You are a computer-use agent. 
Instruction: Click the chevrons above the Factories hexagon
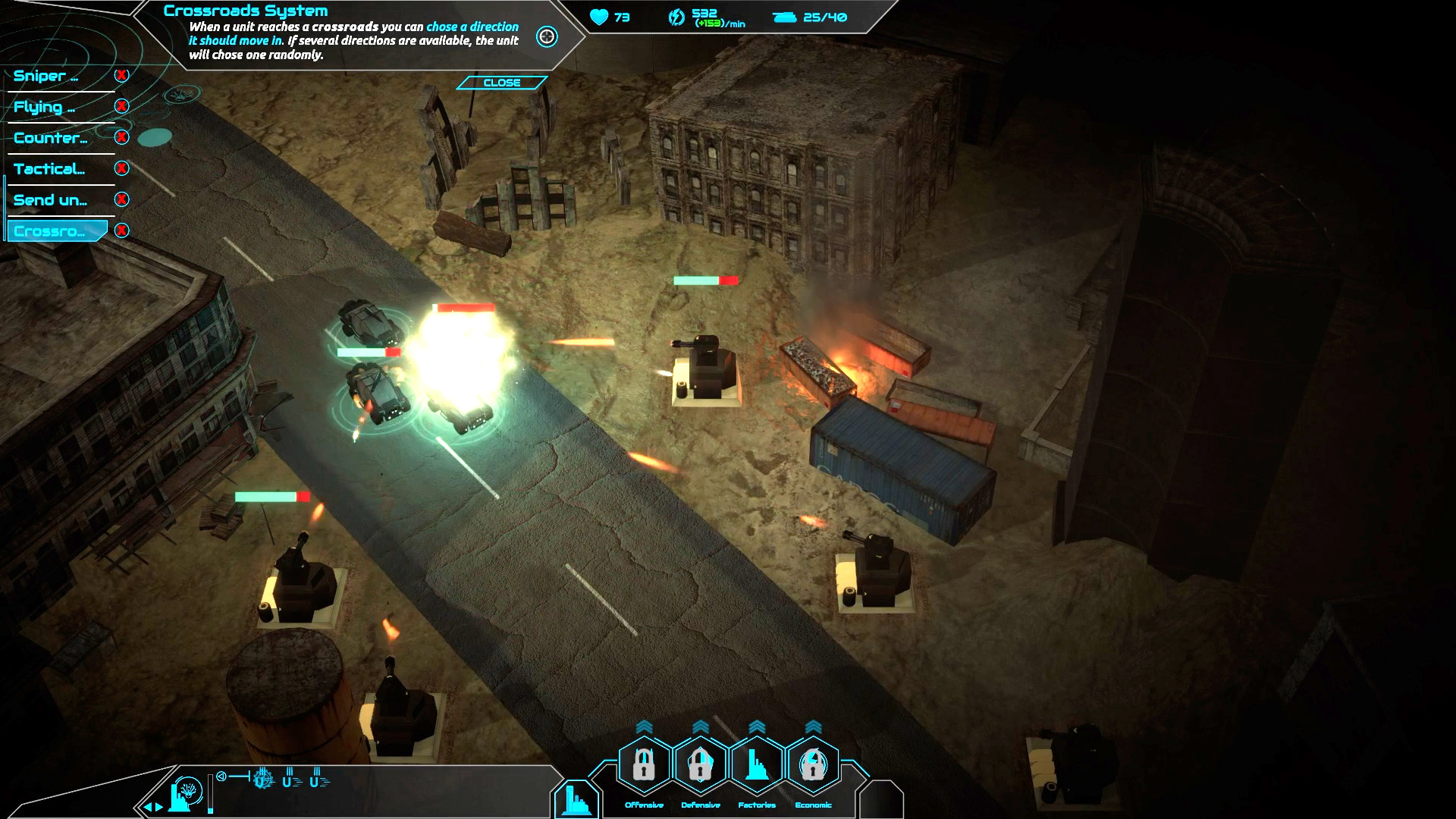[758, 726]
